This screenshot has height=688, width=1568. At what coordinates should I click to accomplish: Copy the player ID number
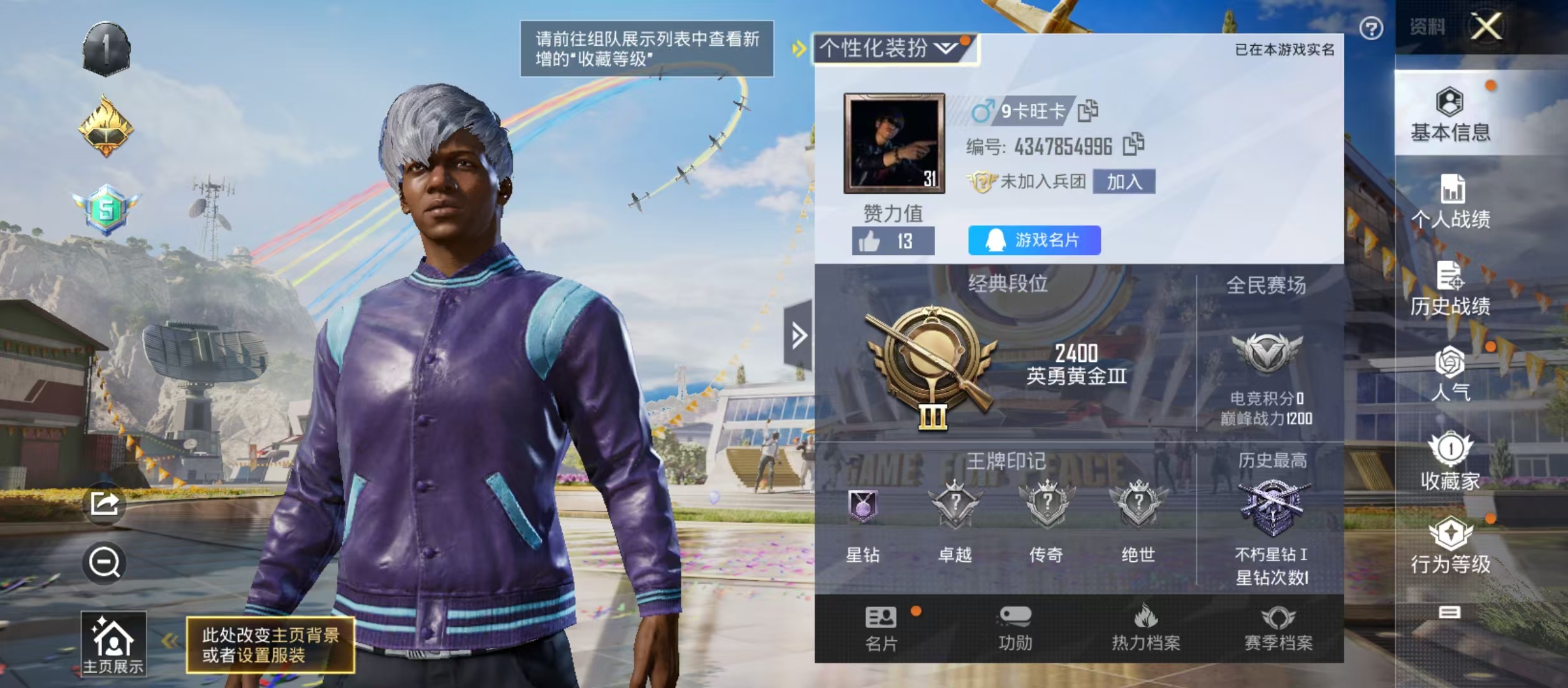coord(1133,145)
